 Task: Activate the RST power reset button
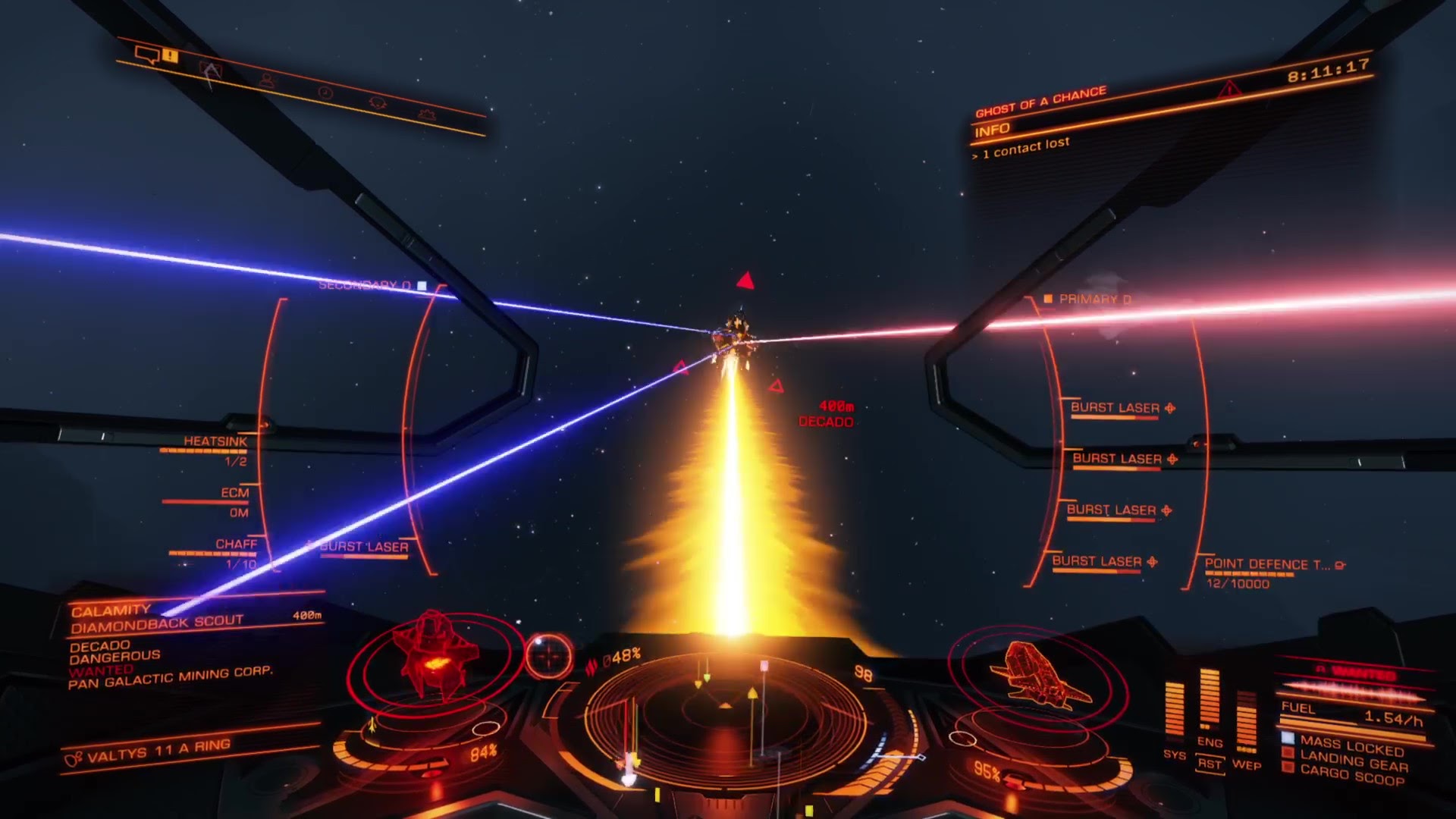tap(1210, 764)
